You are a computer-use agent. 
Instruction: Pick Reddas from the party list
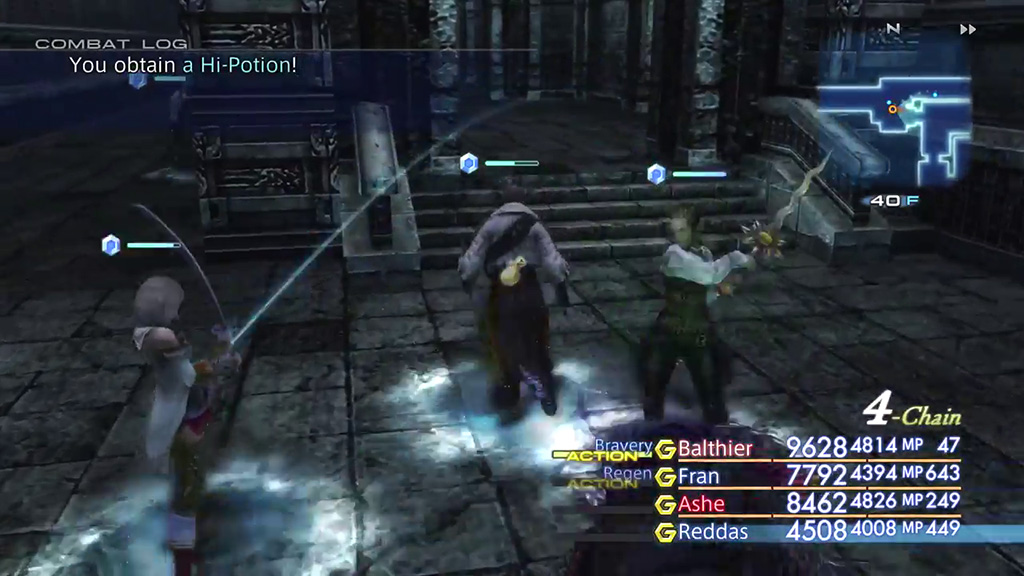coord(713,532)
